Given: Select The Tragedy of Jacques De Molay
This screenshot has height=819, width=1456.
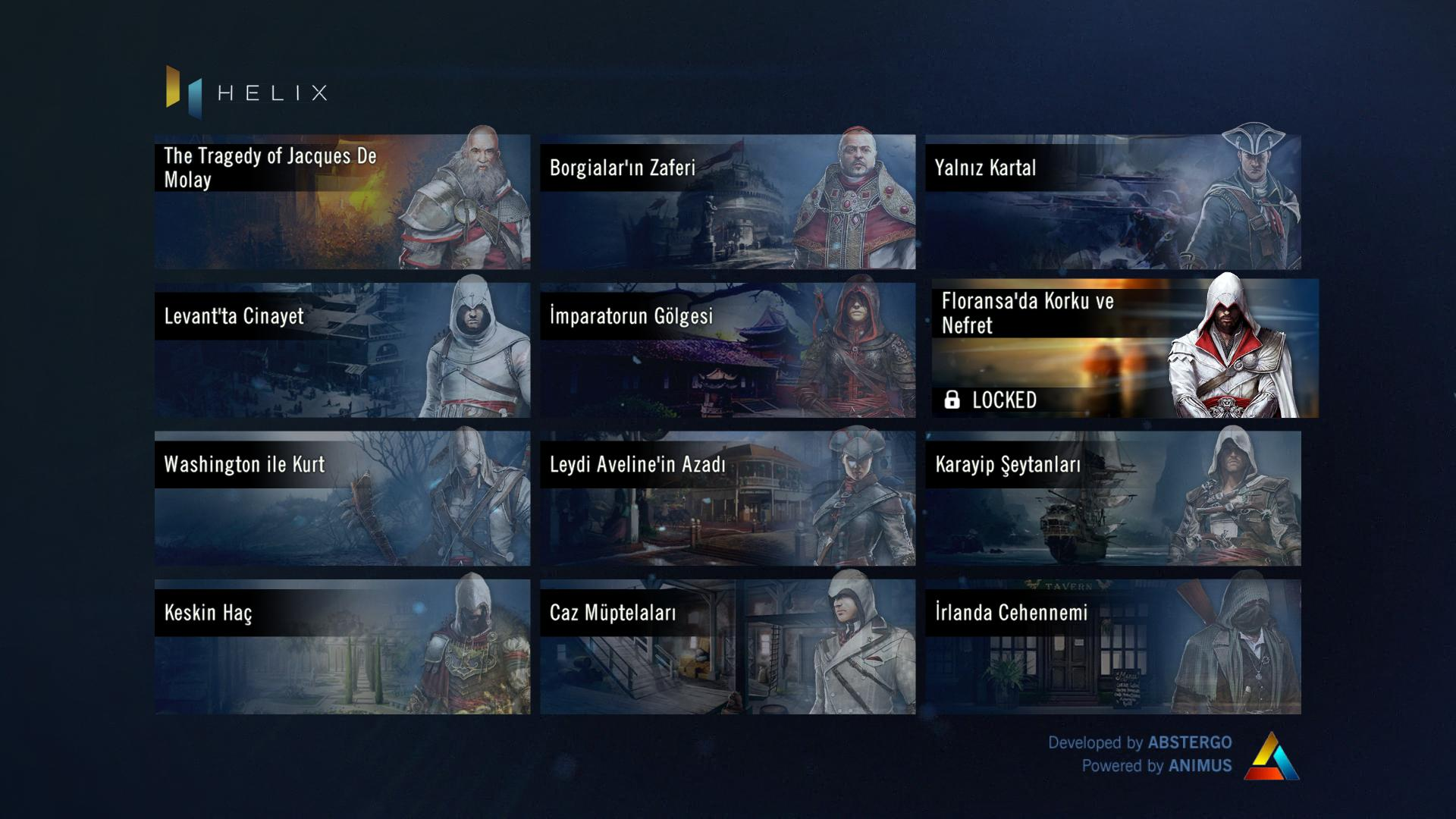Looking at the screenshot, I should tap(342, 202).
